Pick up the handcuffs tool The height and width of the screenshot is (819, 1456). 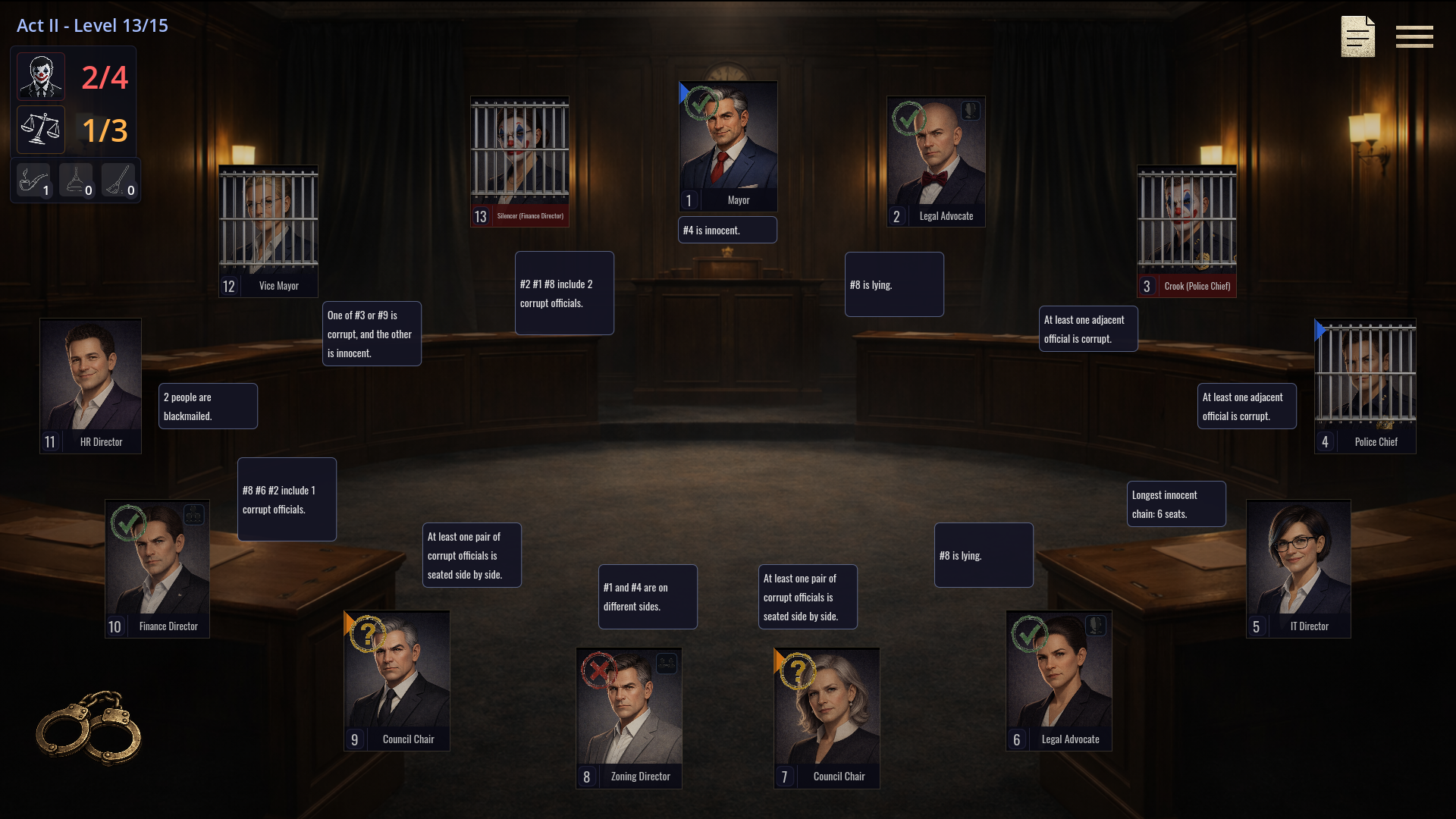click(89, 726)
